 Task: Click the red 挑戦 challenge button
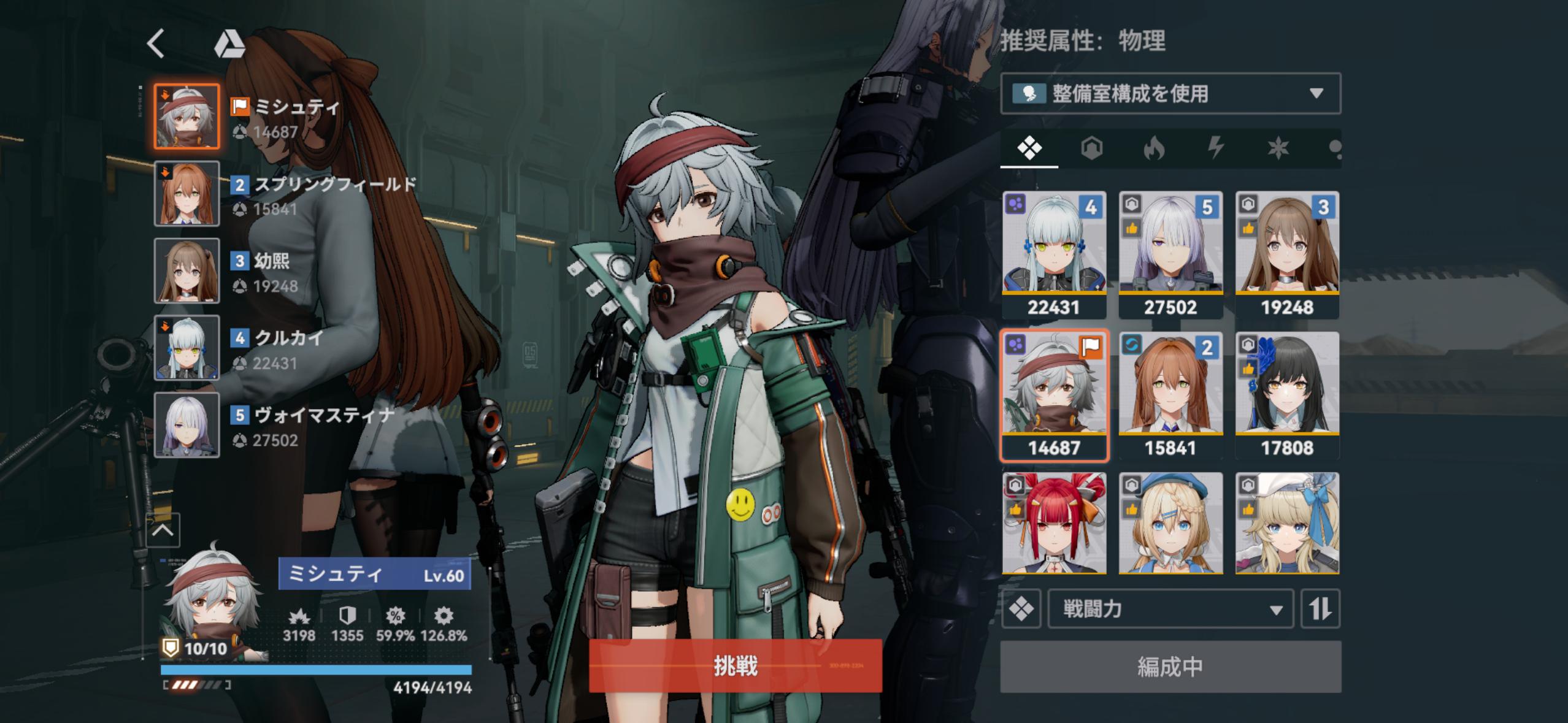click(735, 665)
